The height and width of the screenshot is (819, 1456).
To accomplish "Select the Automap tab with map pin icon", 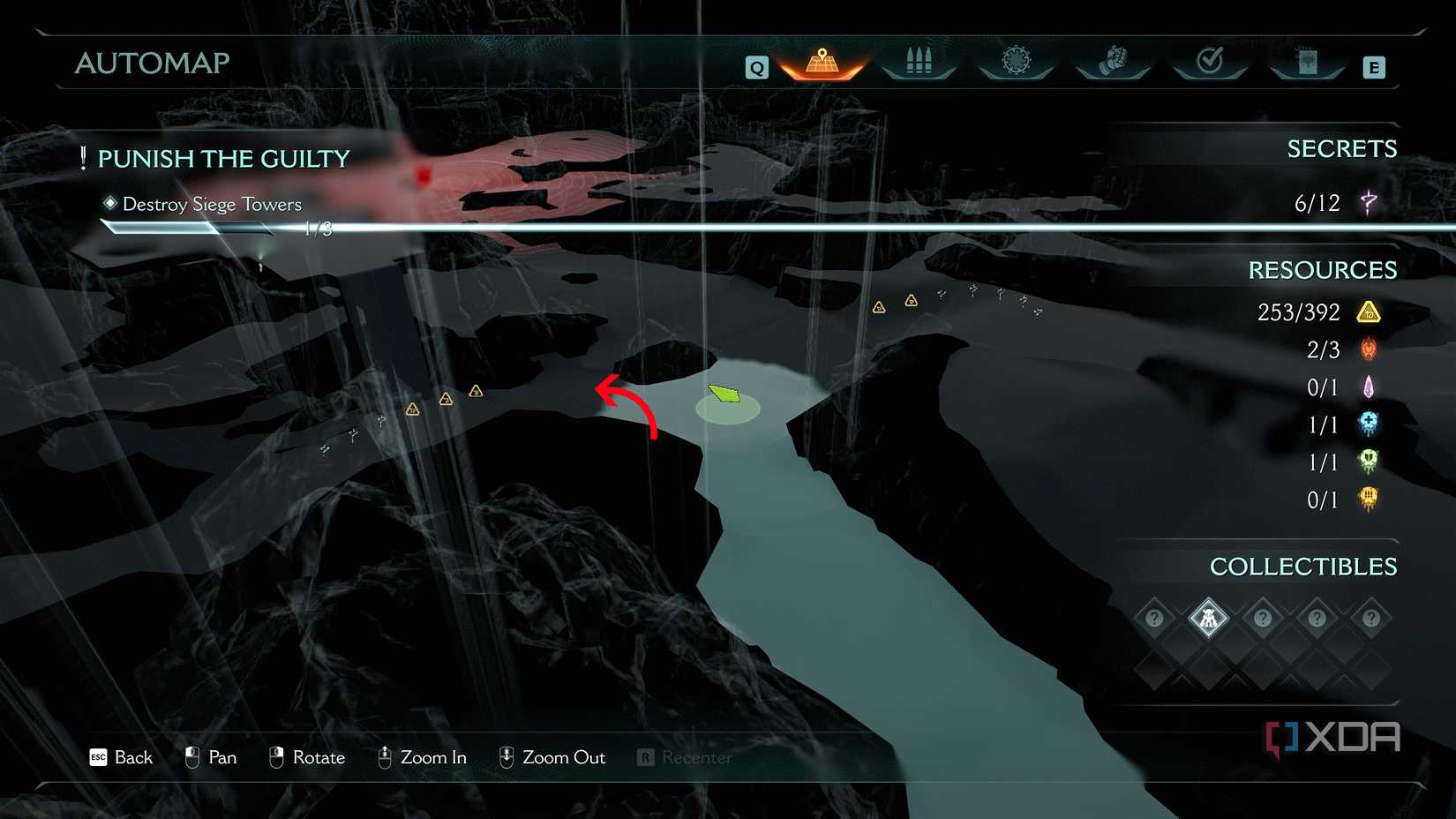I will pos(822,62).
